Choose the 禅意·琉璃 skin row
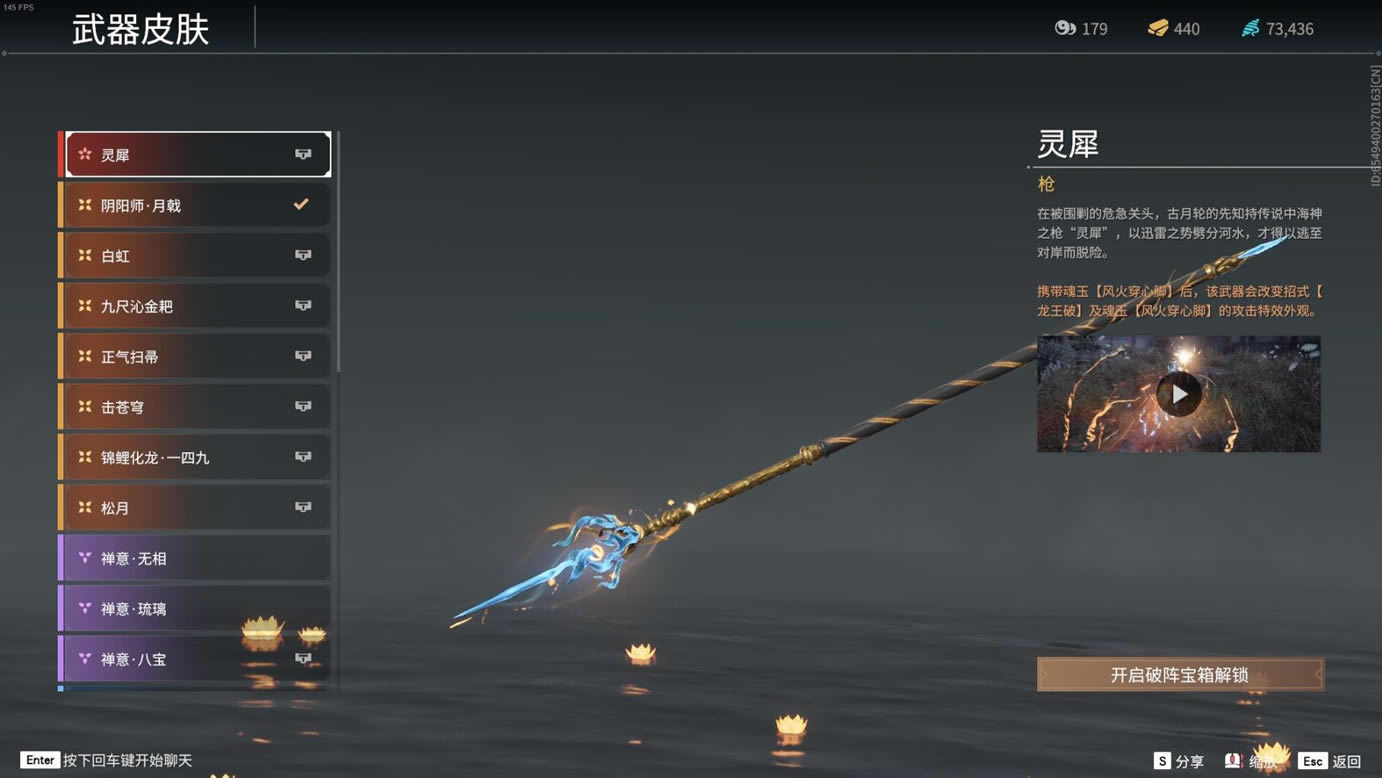 coord(197,609)
